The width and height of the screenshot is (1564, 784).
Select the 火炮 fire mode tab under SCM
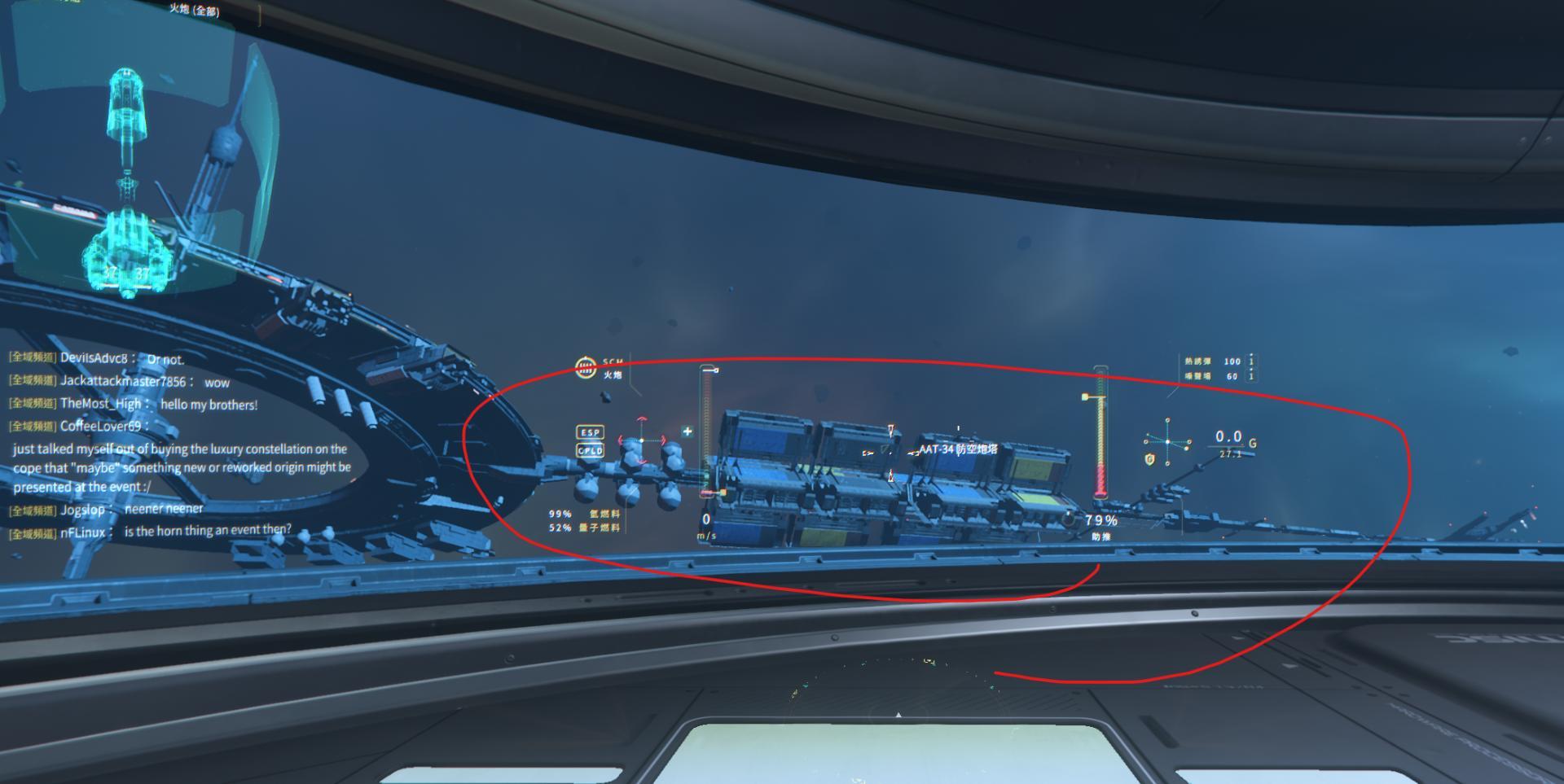pyautogui.click(x=613, y=379)
